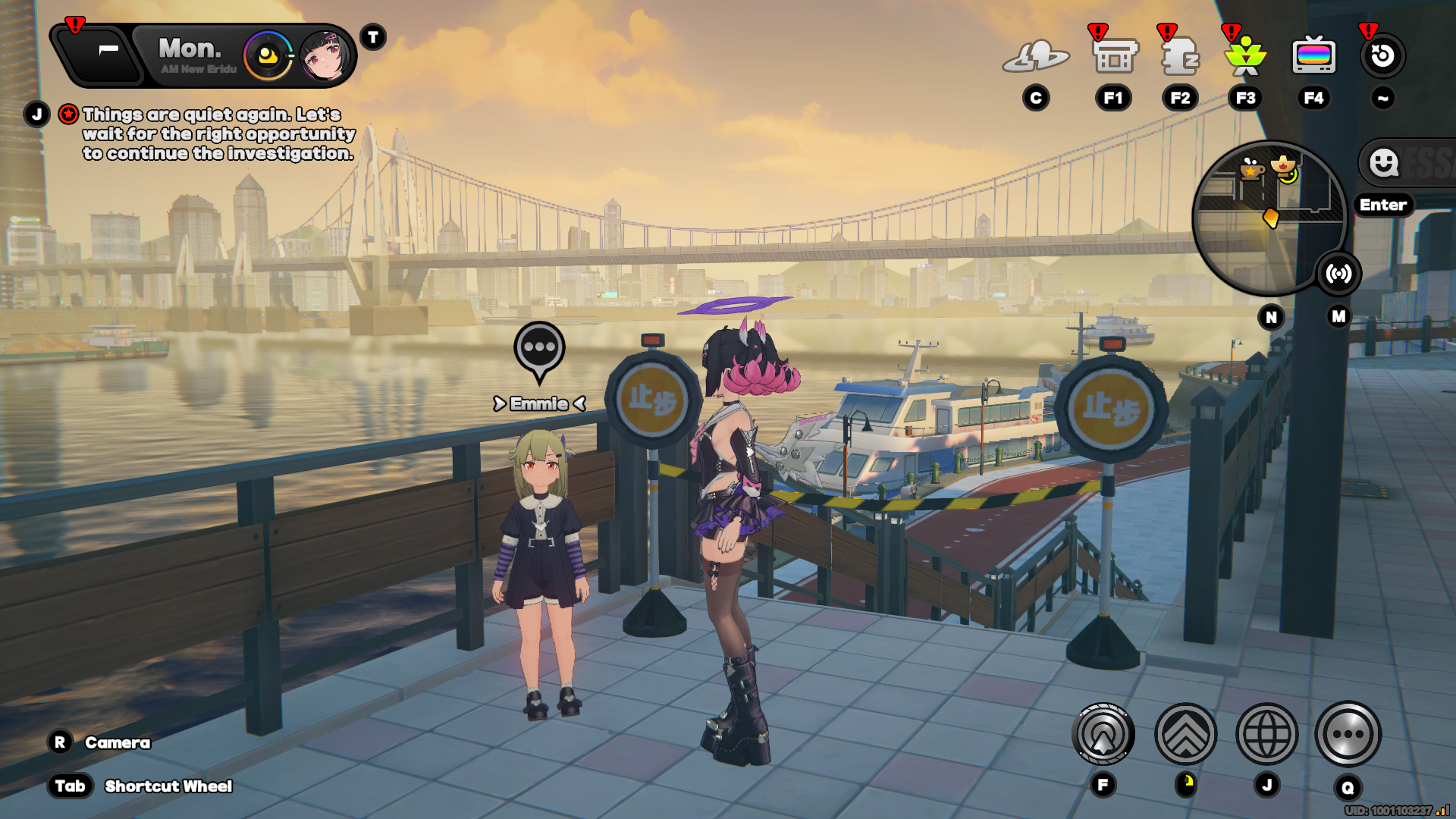Activate the round tower-signal icon at bottom right

1103,734
